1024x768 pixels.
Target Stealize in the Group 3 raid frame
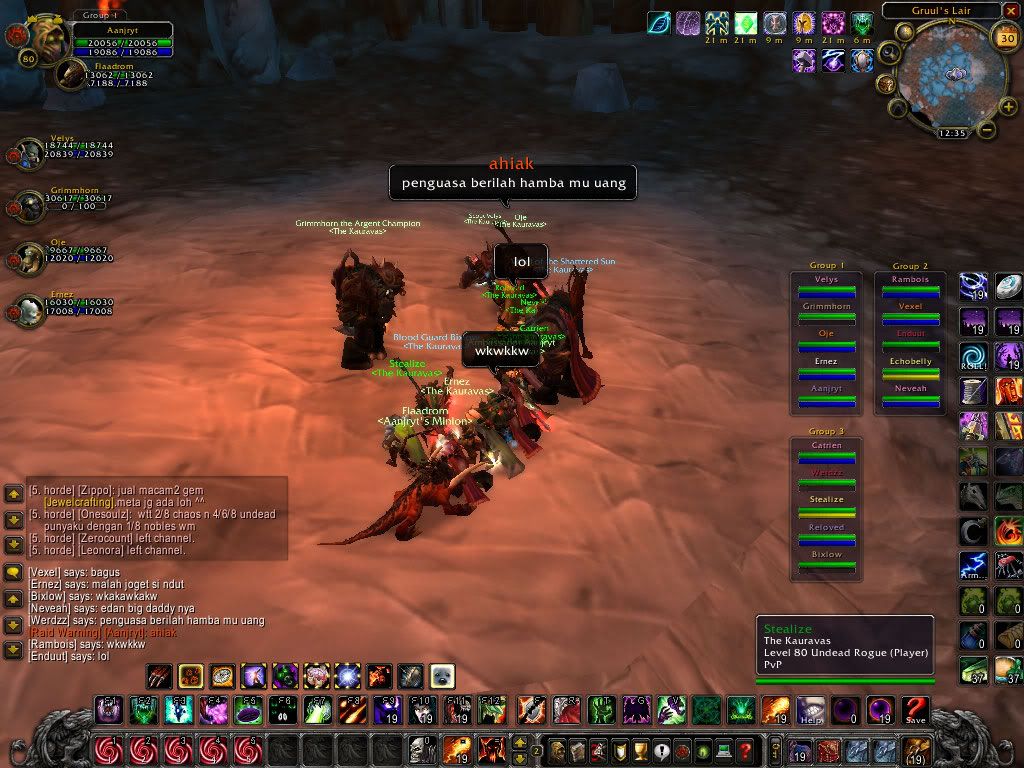coord(826,505)
